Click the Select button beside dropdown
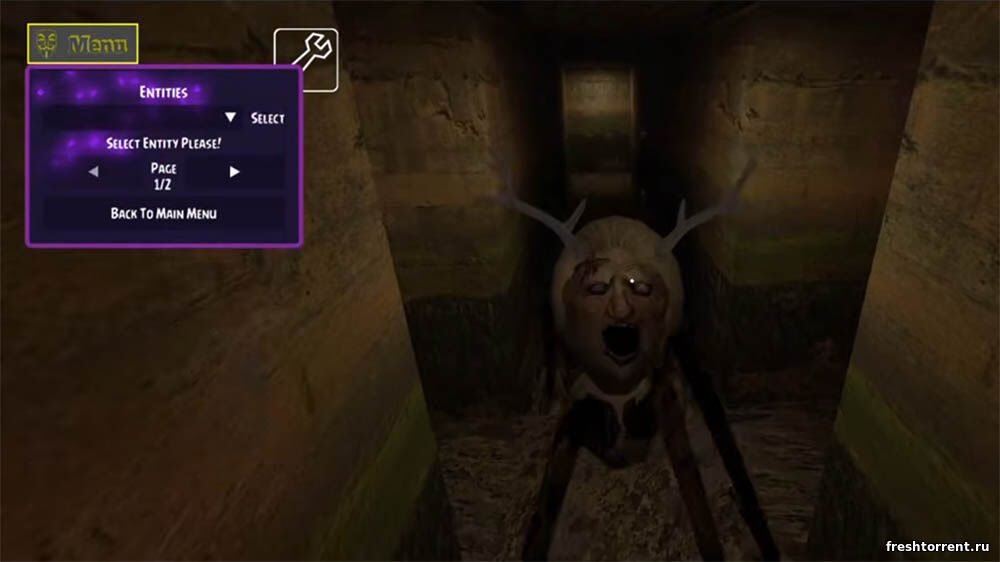This screenshot has height=562, width=1000. tap(268, 118)
